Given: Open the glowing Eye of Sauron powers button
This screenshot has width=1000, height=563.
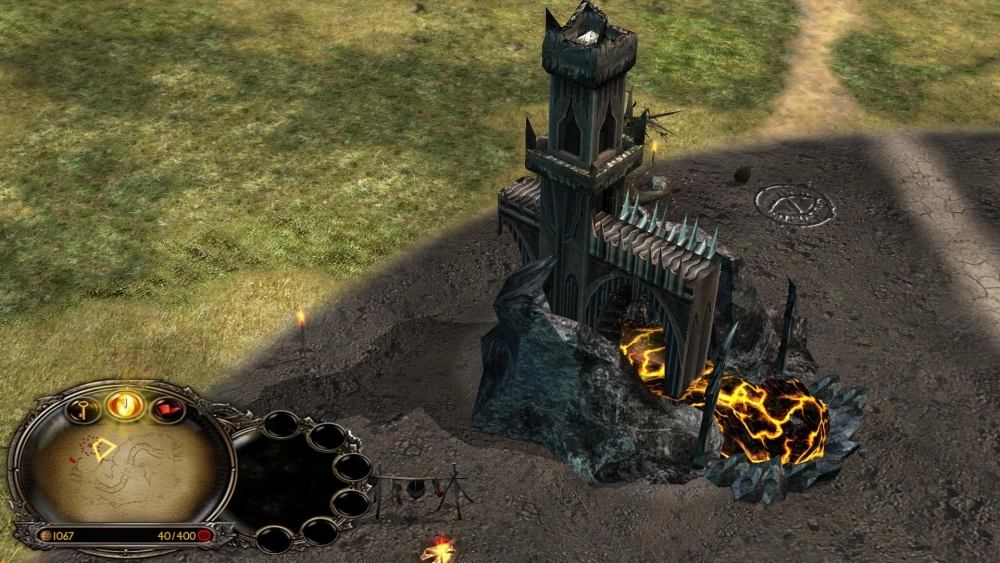Looking at the screenshot, I should point(126,404).
